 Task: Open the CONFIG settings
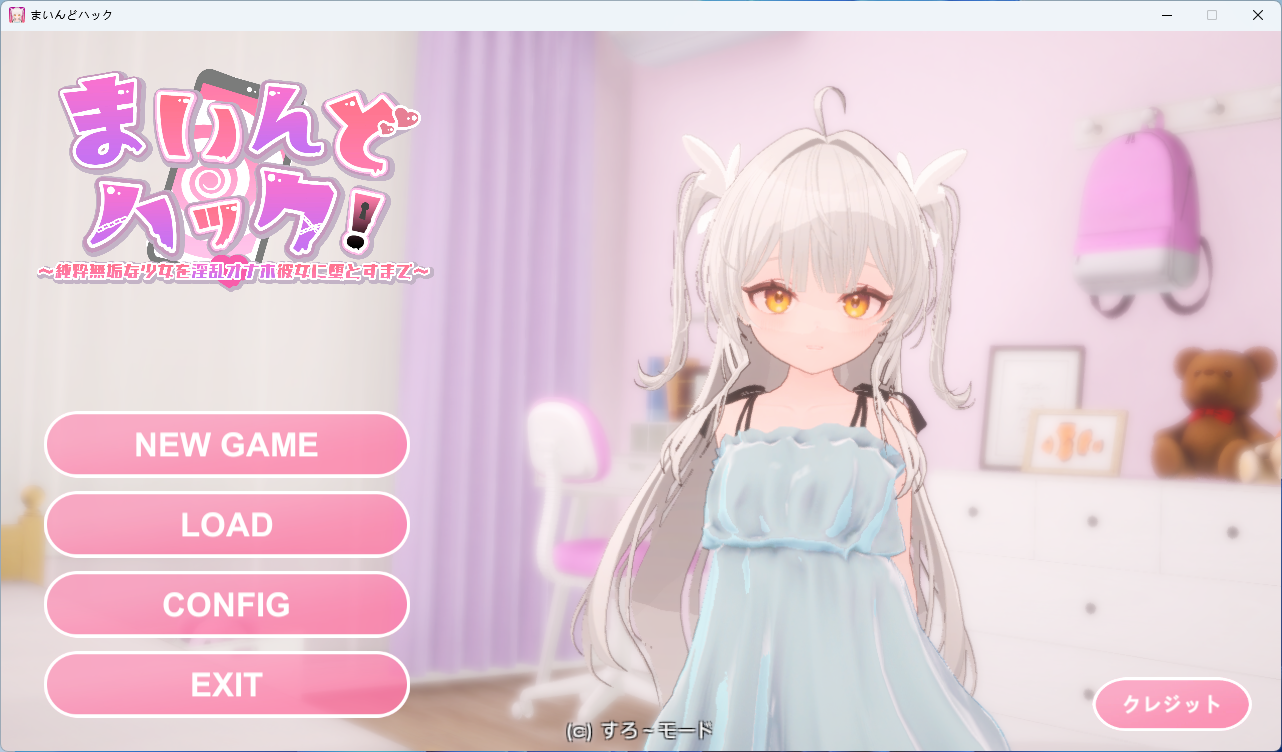[226, 604]
